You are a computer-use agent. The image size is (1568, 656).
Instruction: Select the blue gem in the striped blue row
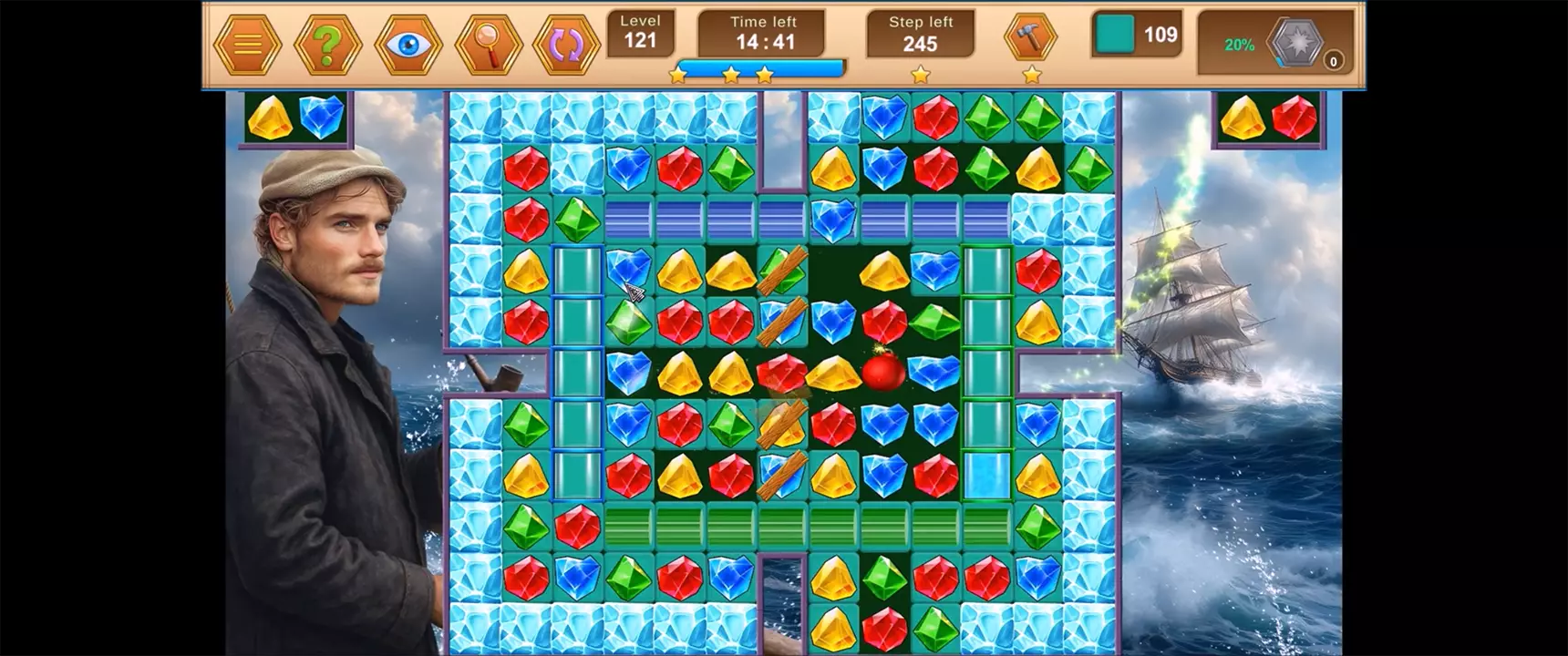(832, 219)
